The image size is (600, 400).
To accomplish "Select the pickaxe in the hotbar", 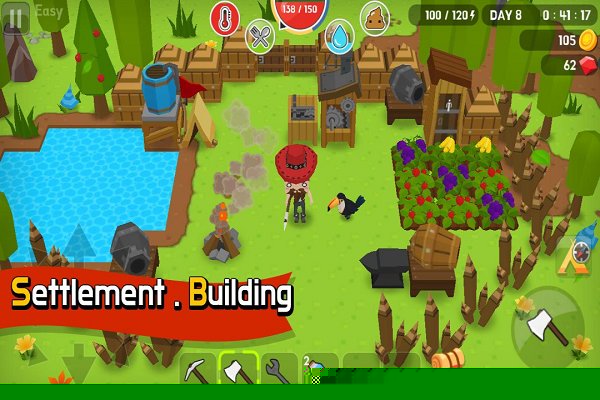I will point(198,371).
